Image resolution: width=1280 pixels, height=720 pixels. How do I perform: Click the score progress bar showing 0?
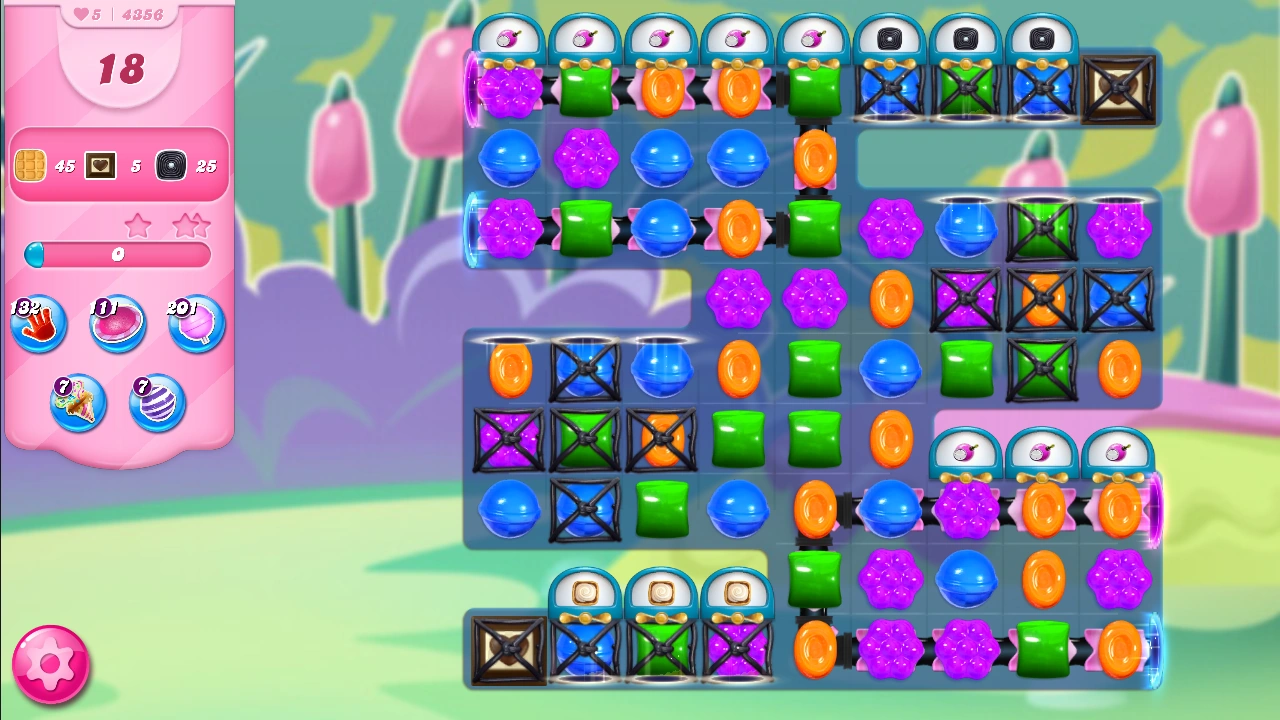pyautogui.click(x=117, y=255)
